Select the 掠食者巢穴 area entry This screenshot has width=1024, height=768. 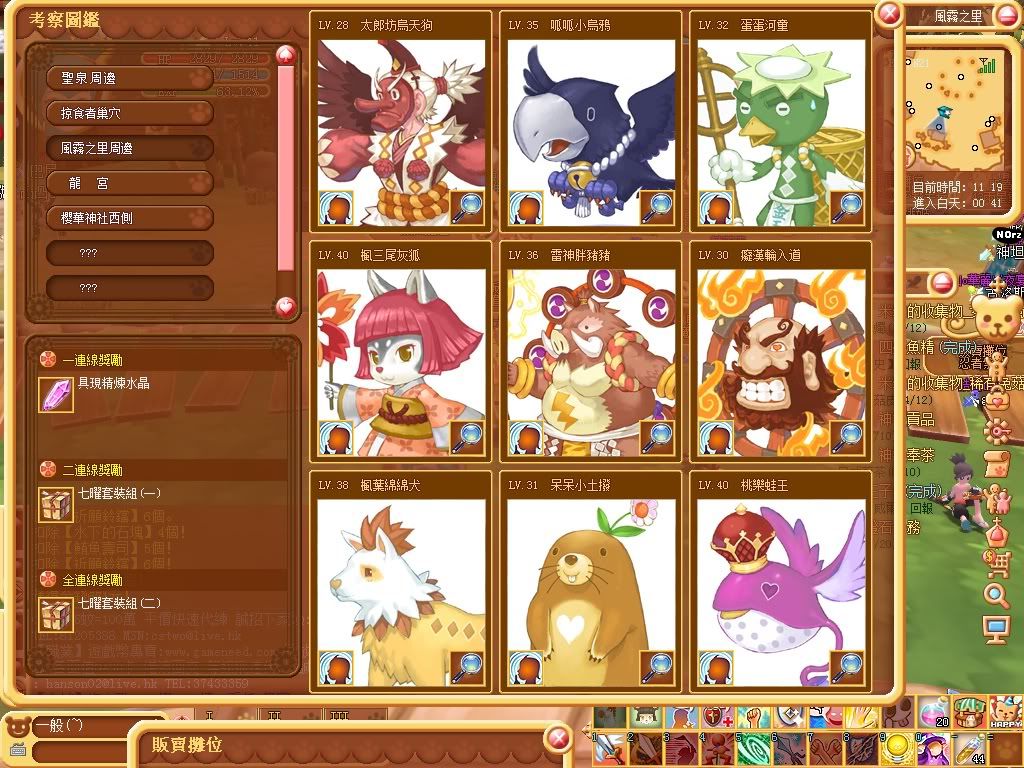[x=130, y=113]
